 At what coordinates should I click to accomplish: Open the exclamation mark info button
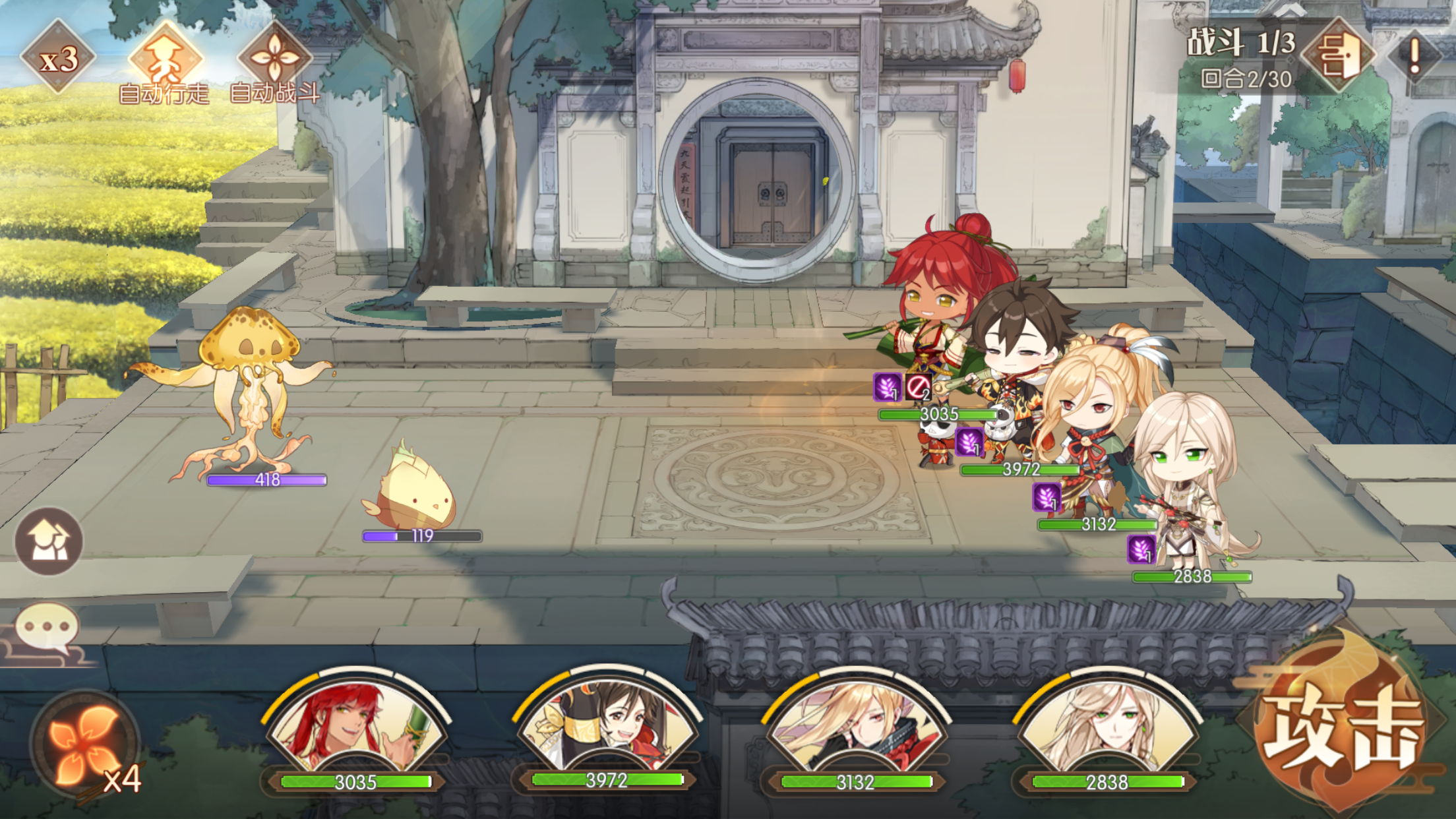pos(1414,56)
